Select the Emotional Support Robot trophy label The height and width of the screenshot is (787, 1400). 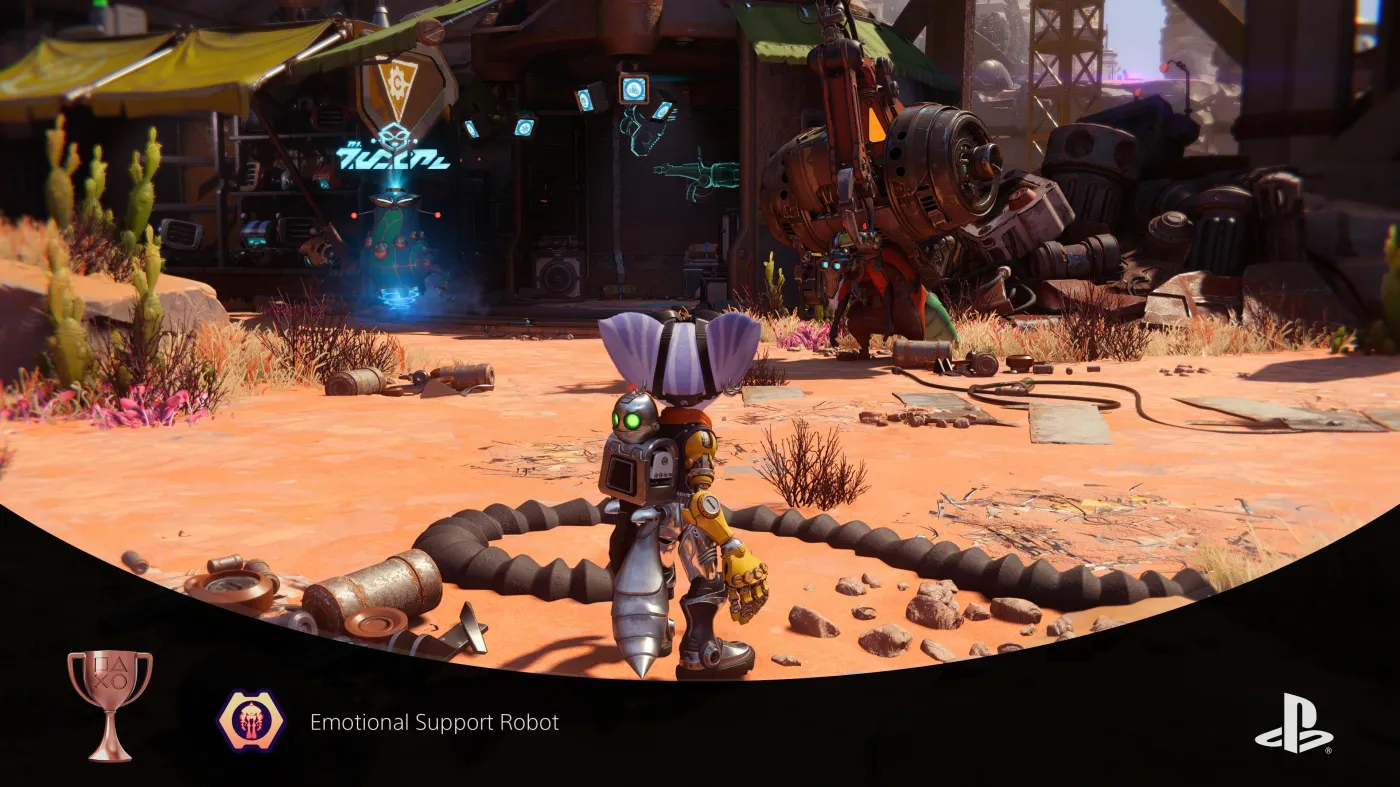tap(433, 720)
